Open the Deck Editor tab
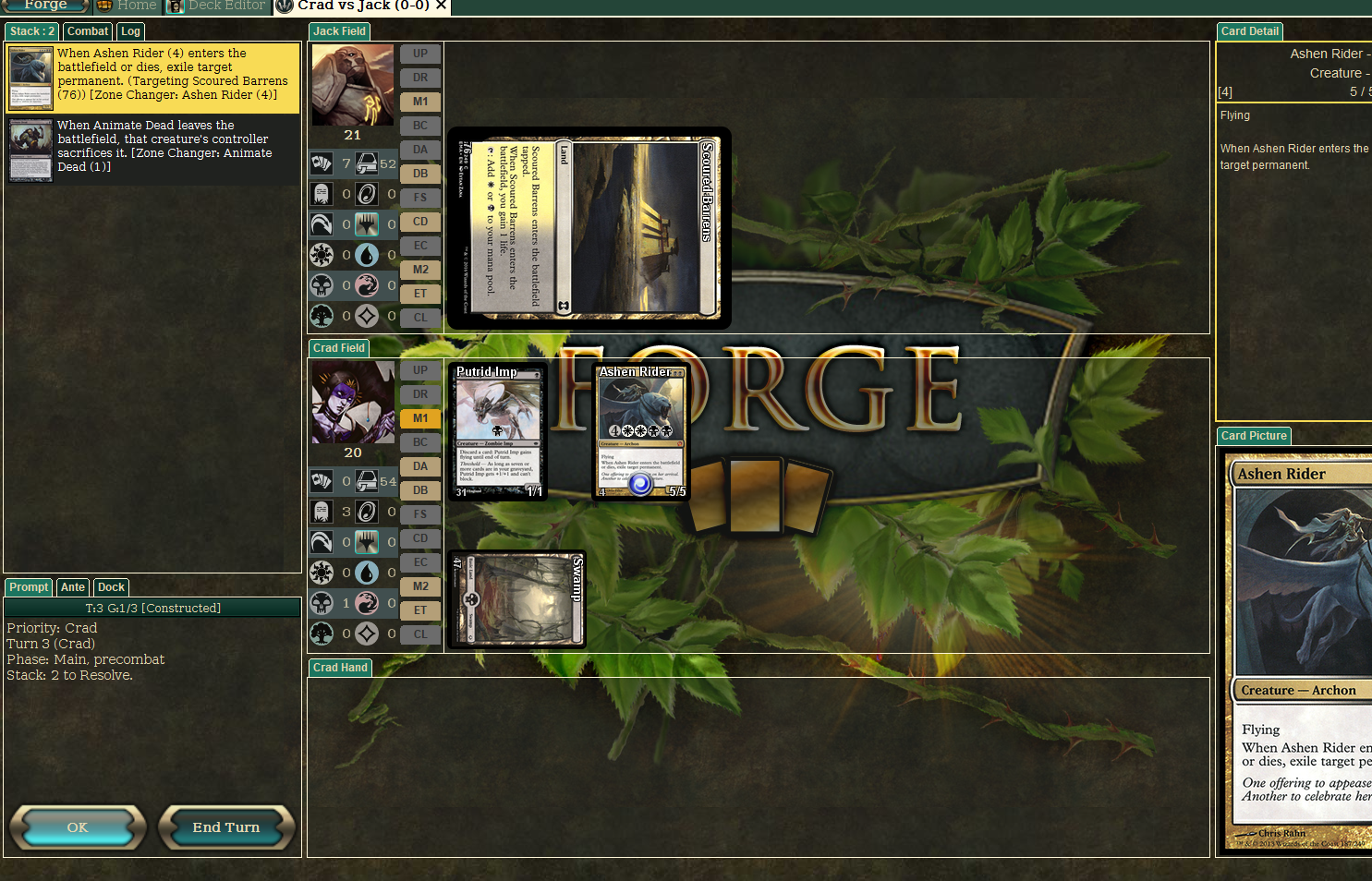 [x=217, y=6]
